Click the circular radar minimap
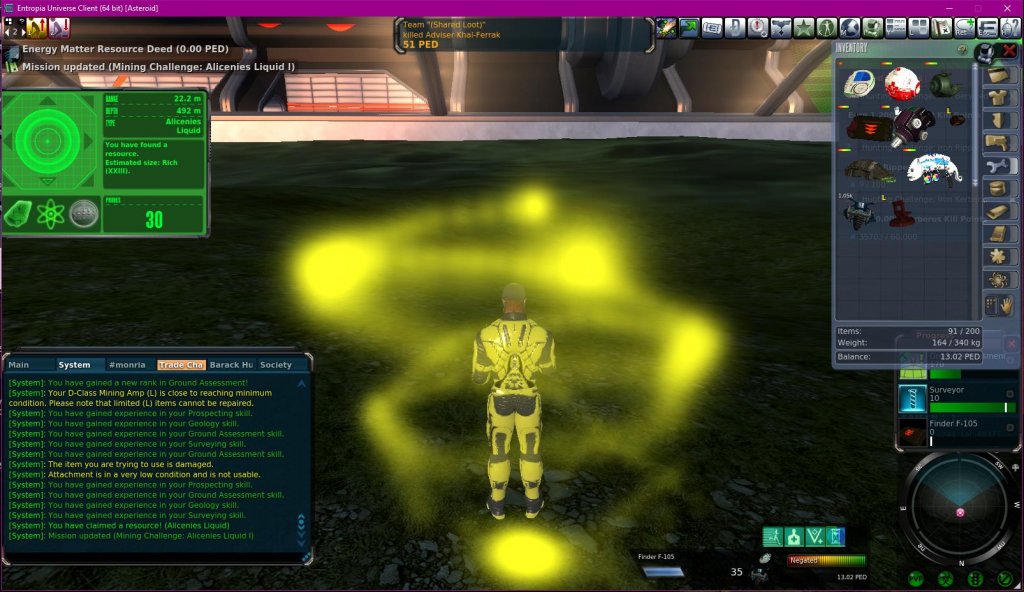1024x592 pixels. point(960,508)
